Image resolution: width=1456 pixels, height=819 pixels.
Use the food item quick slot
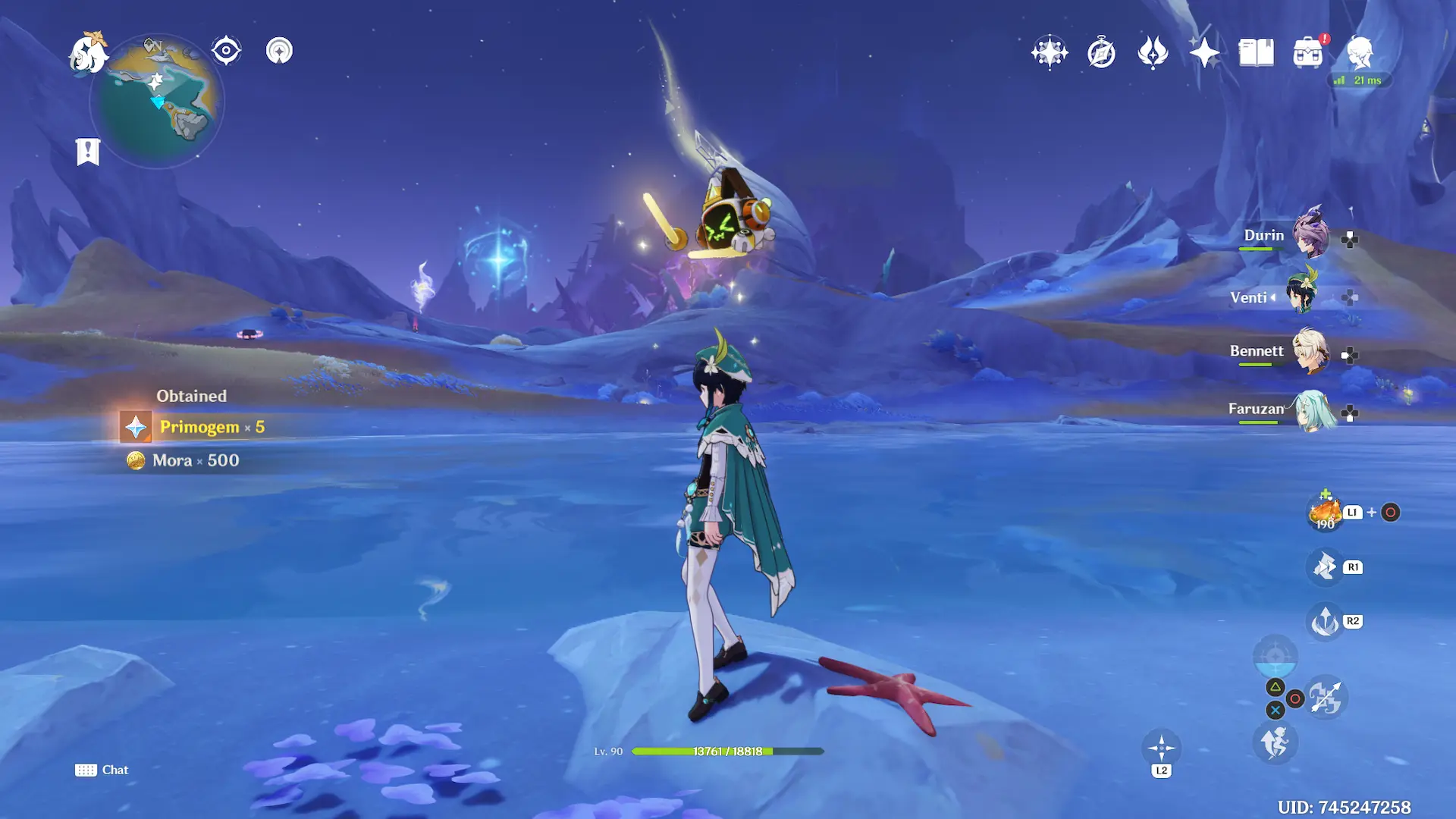[x=1325, y=513]
